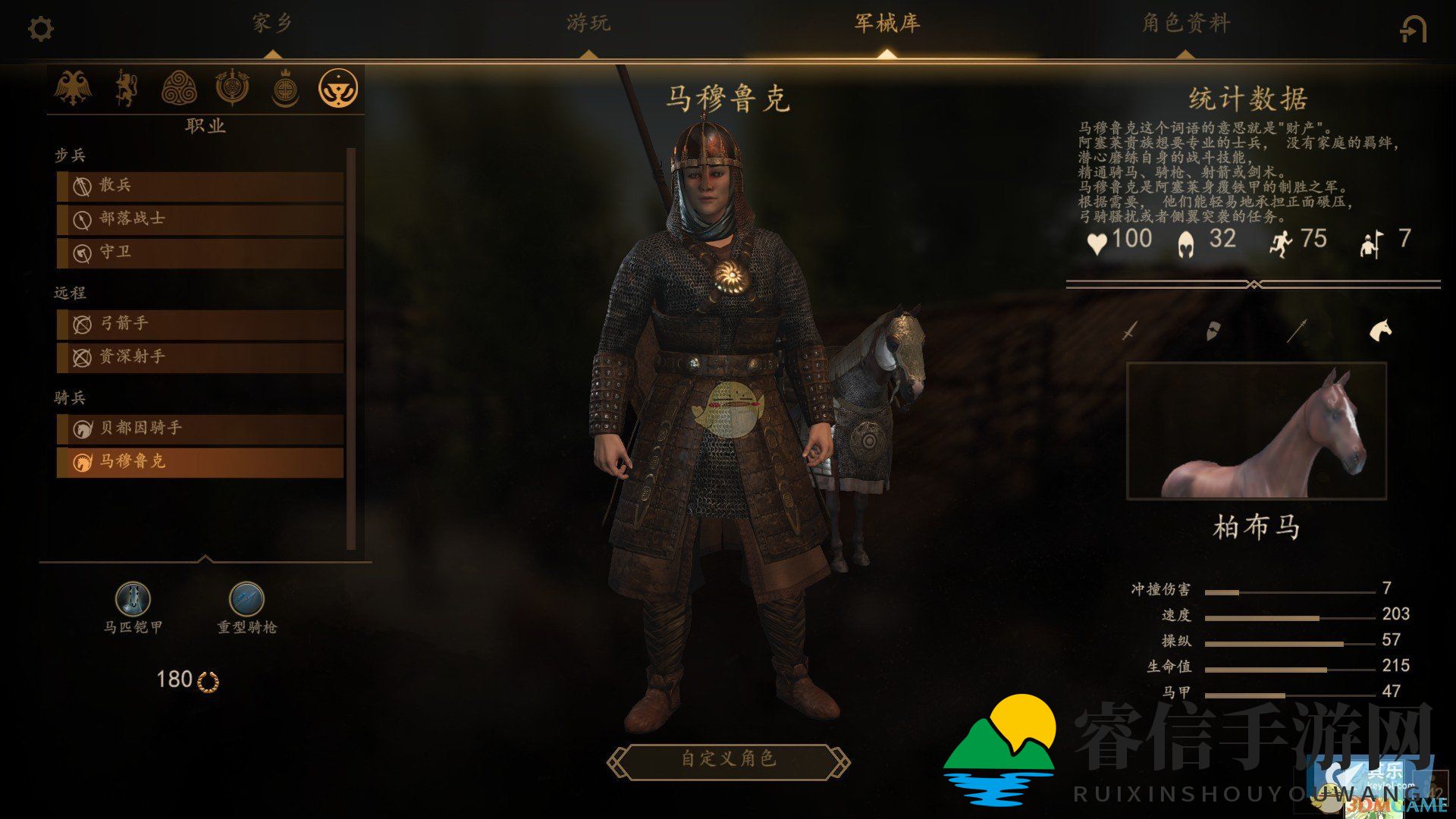Show the horse equipment stats
This screenshot has height=819, width=1456.
[1379, 330]
